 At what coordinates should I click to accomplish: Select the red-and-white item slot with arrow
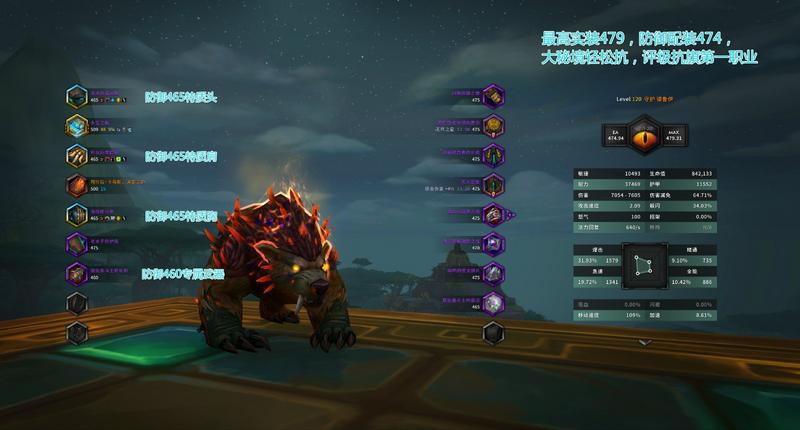tap(492, 214)
